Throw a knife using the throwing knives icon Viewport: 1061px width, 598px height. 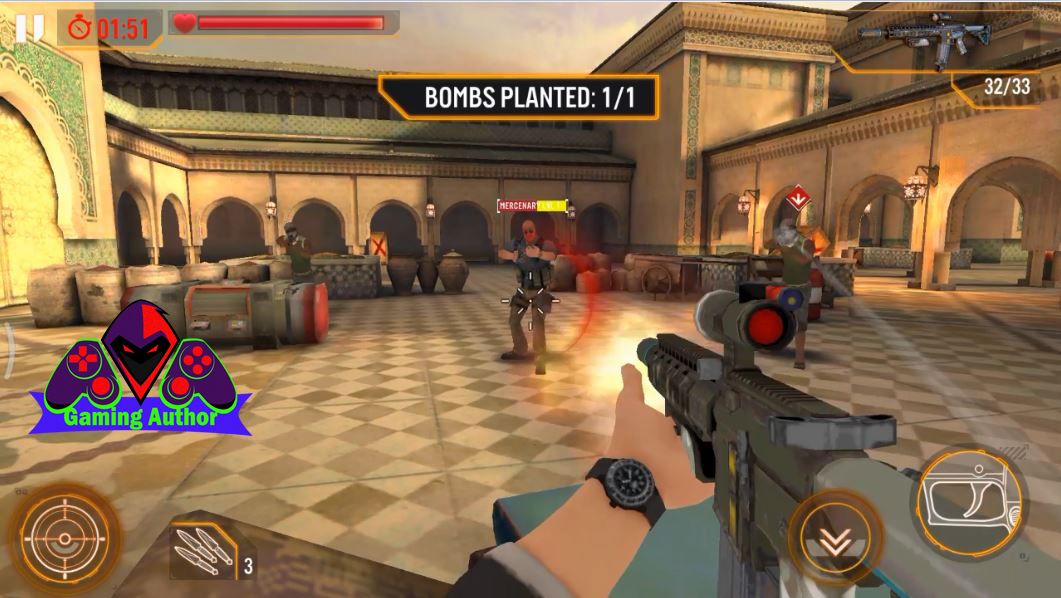click(x=201, y=549)
